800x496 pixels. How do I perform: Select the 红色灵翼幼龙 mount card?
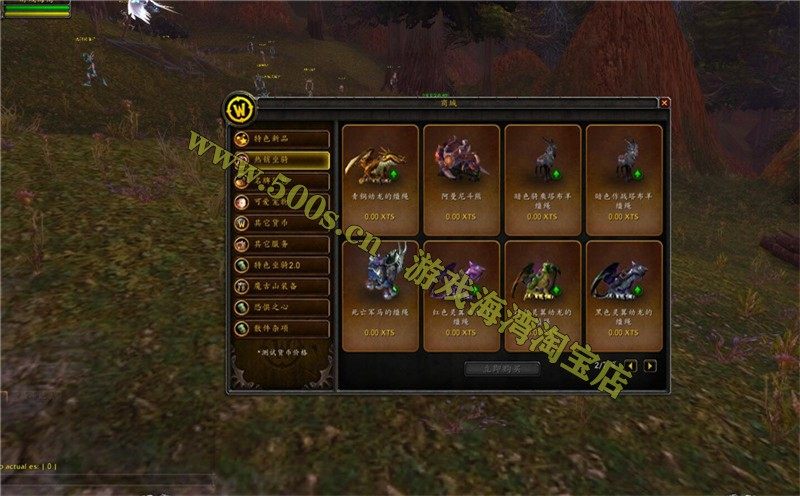(461, 296)
